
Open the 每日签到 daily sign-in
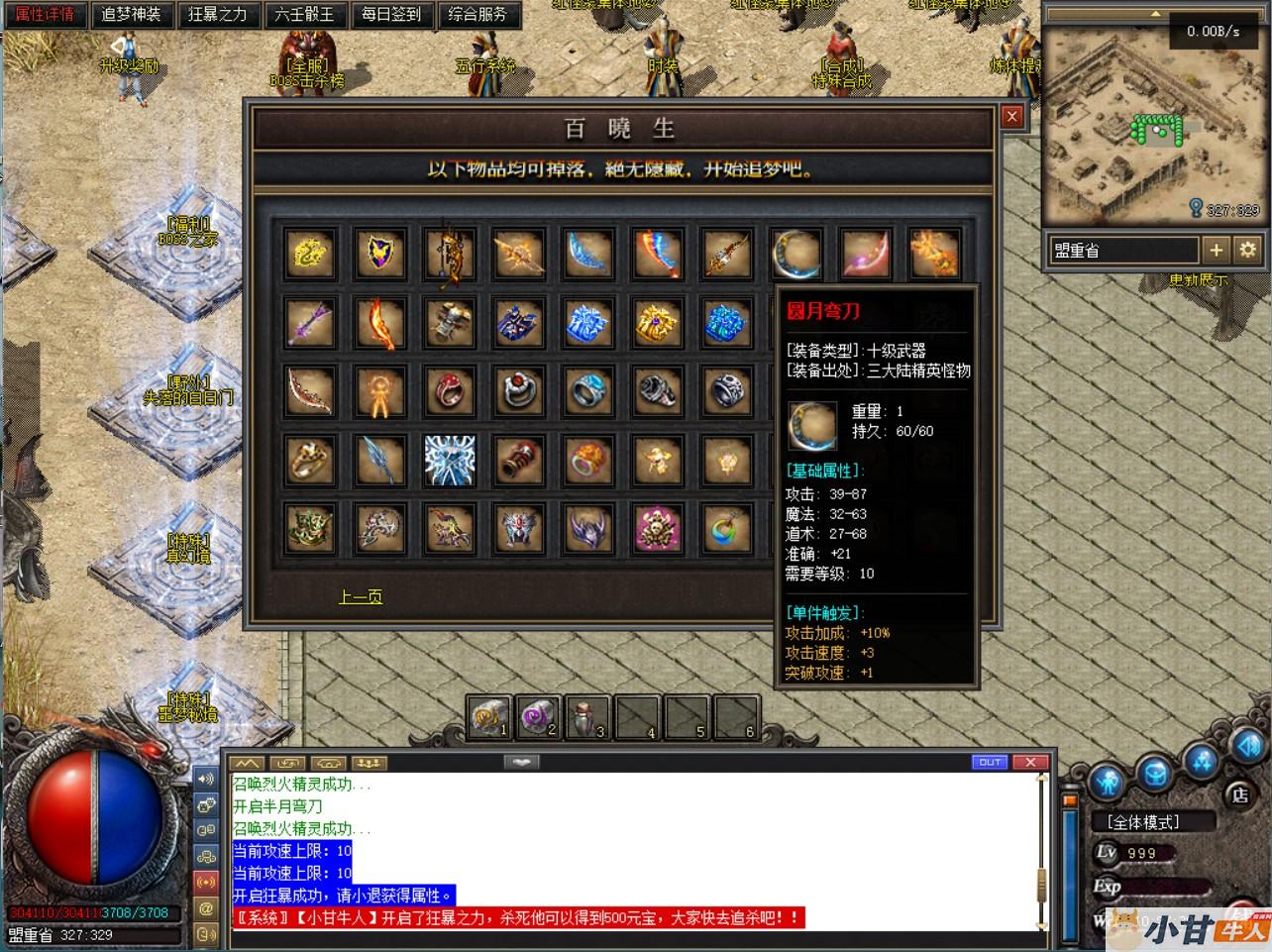click(x=391, y=15)
